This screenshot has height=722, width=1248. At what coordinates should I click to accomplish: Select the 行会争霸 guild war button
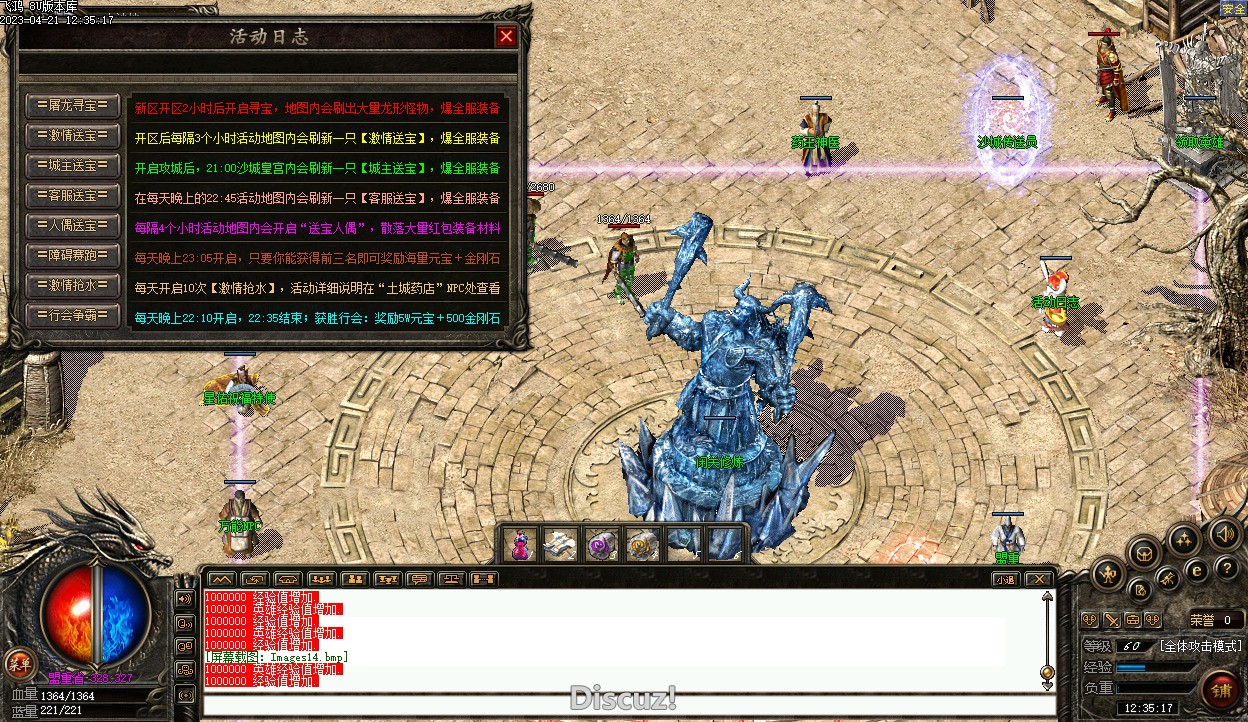click(x=73, y=316)
